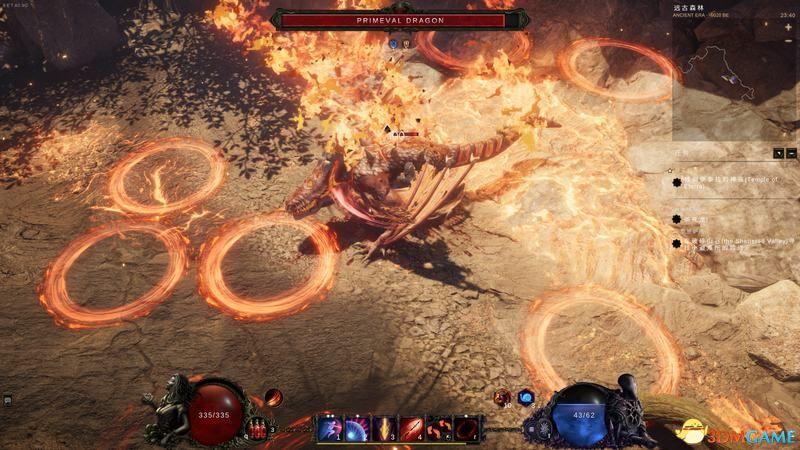Activate the orange swirling arrows skill
The image size is (800, 450).
coord(438,429)
